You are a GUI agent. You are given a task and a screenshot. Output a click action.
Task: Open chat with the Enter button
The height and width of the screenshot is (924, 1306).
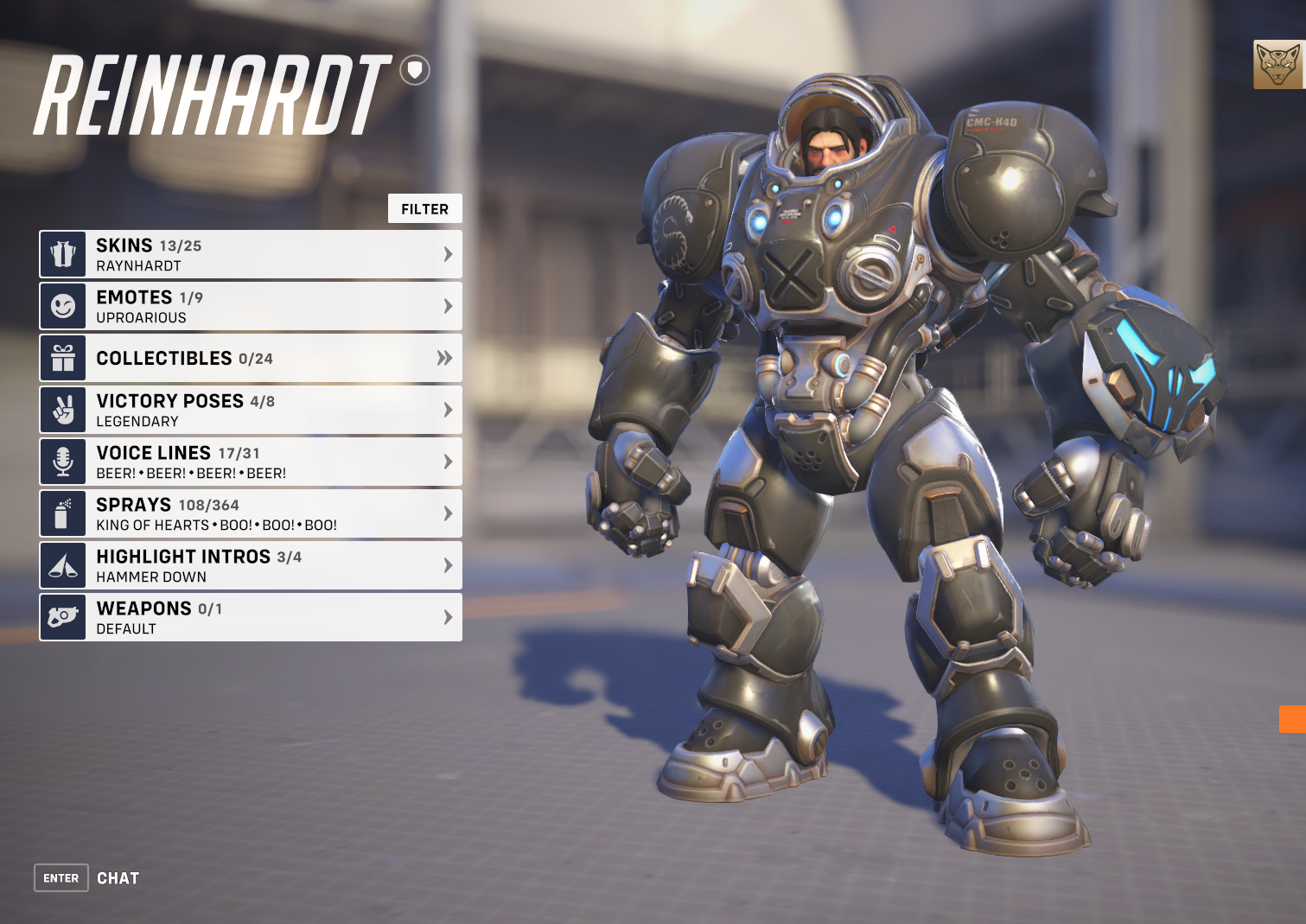(x=60, y=877)
